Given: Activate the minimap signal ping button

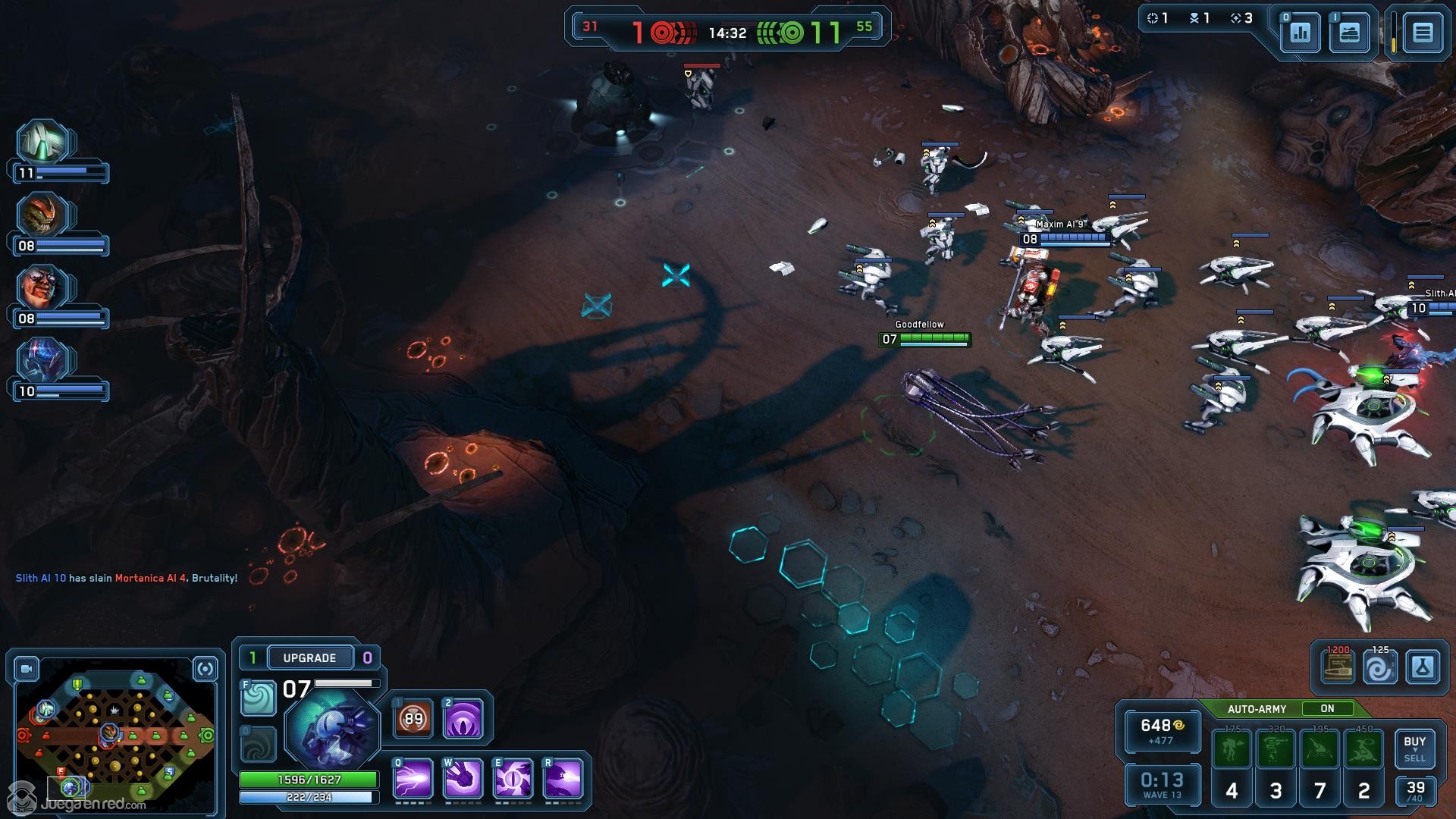Looking at the screenshot, I should click(x=205, y=669).
